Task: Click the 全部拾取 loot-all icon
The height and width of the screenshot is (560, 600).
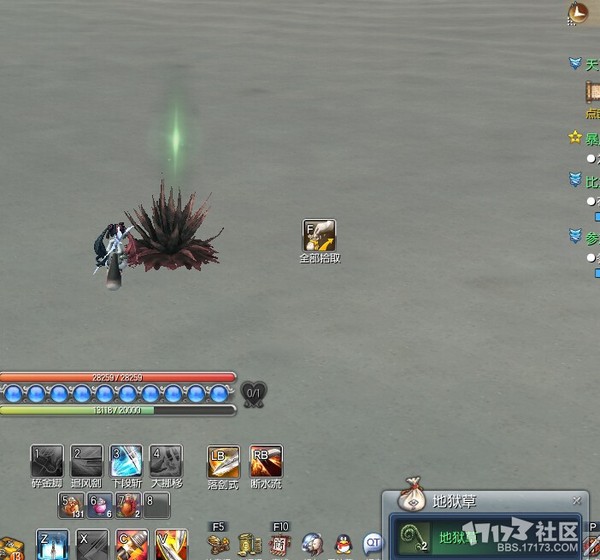Action: tap(319, 236)
